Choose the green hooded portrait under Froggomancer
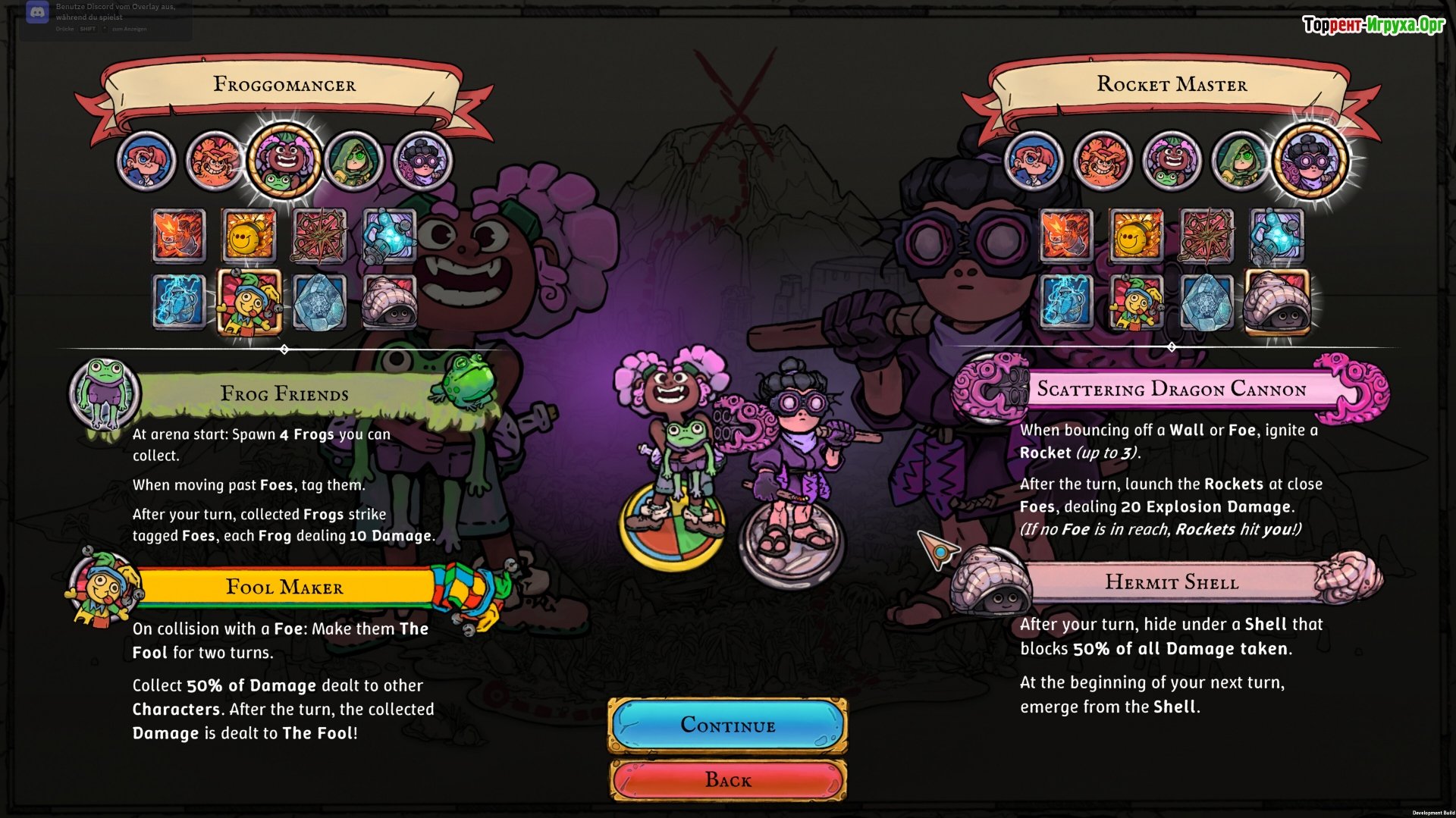Screen dimensions: 1456x818 [353, 161]
